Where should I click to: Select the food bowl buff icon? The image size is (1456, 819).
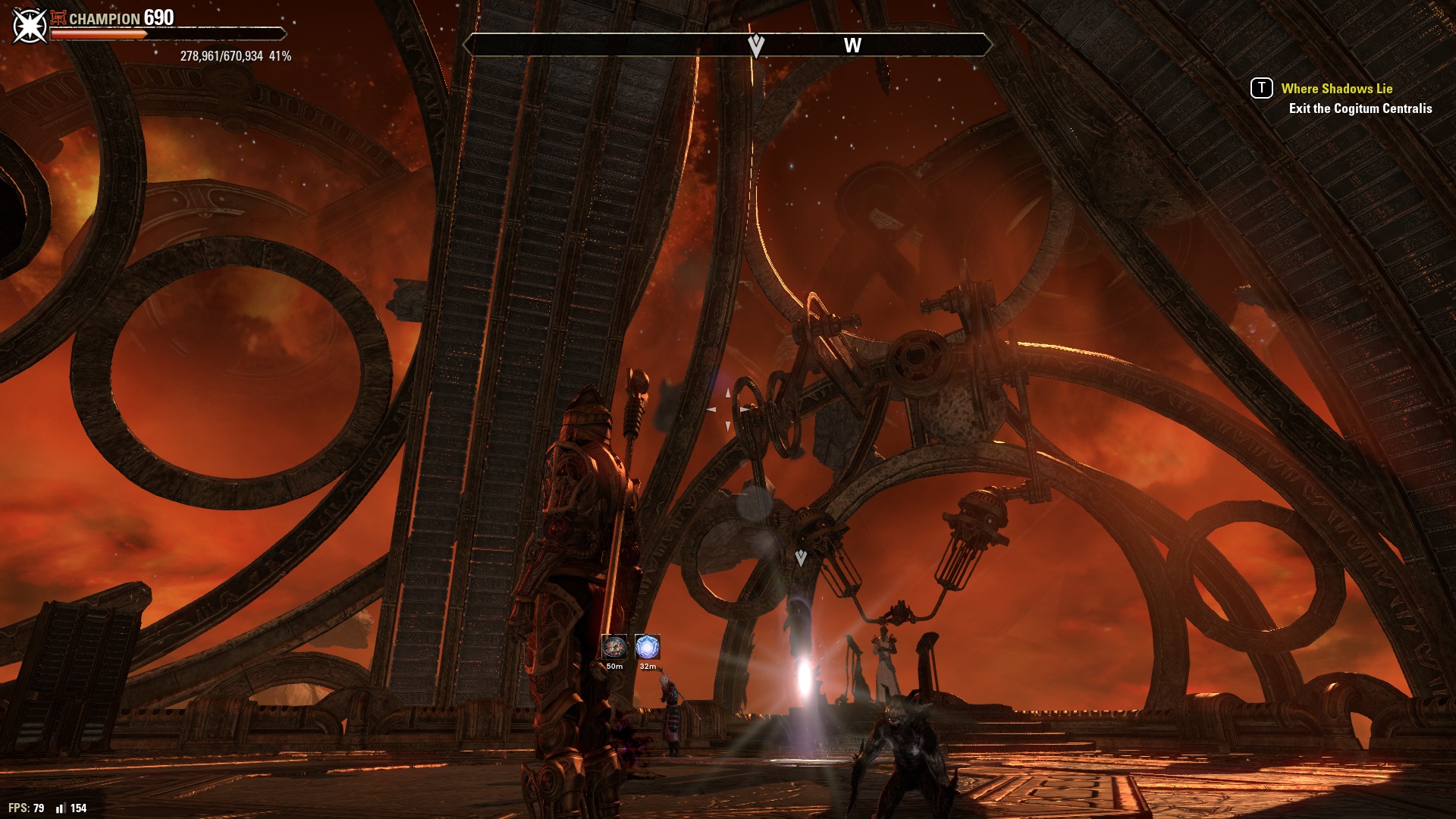614,648
